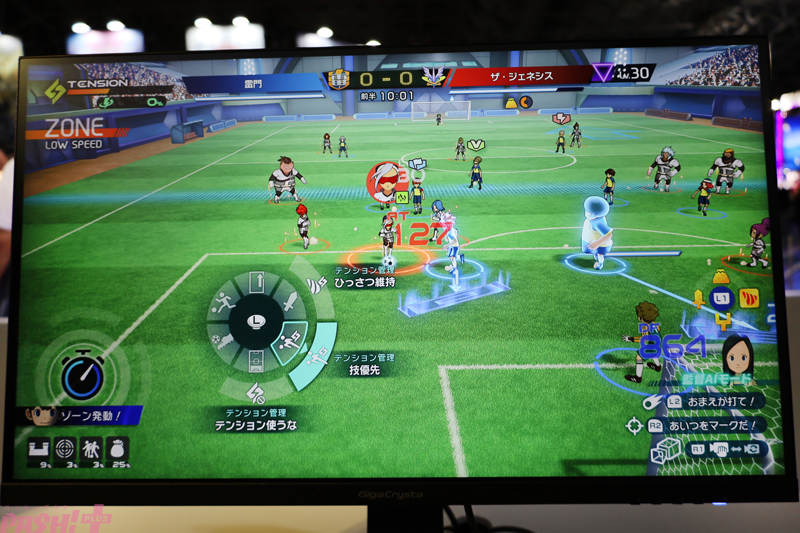Select the crosshair target item icon
This screenshot has height=533, width=800.
coord(66,449)
